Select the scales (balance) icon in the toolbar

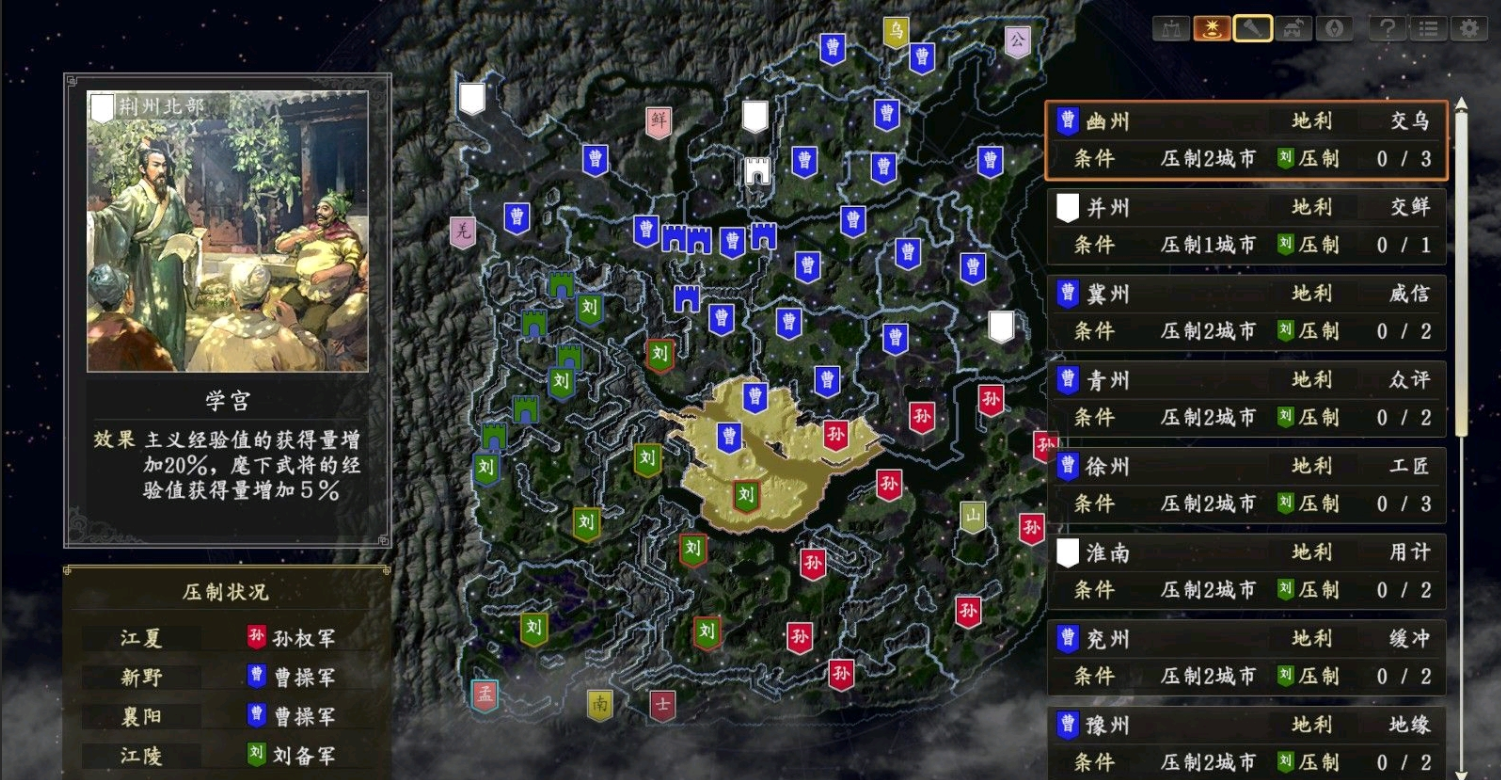[x=1172, y=28]
